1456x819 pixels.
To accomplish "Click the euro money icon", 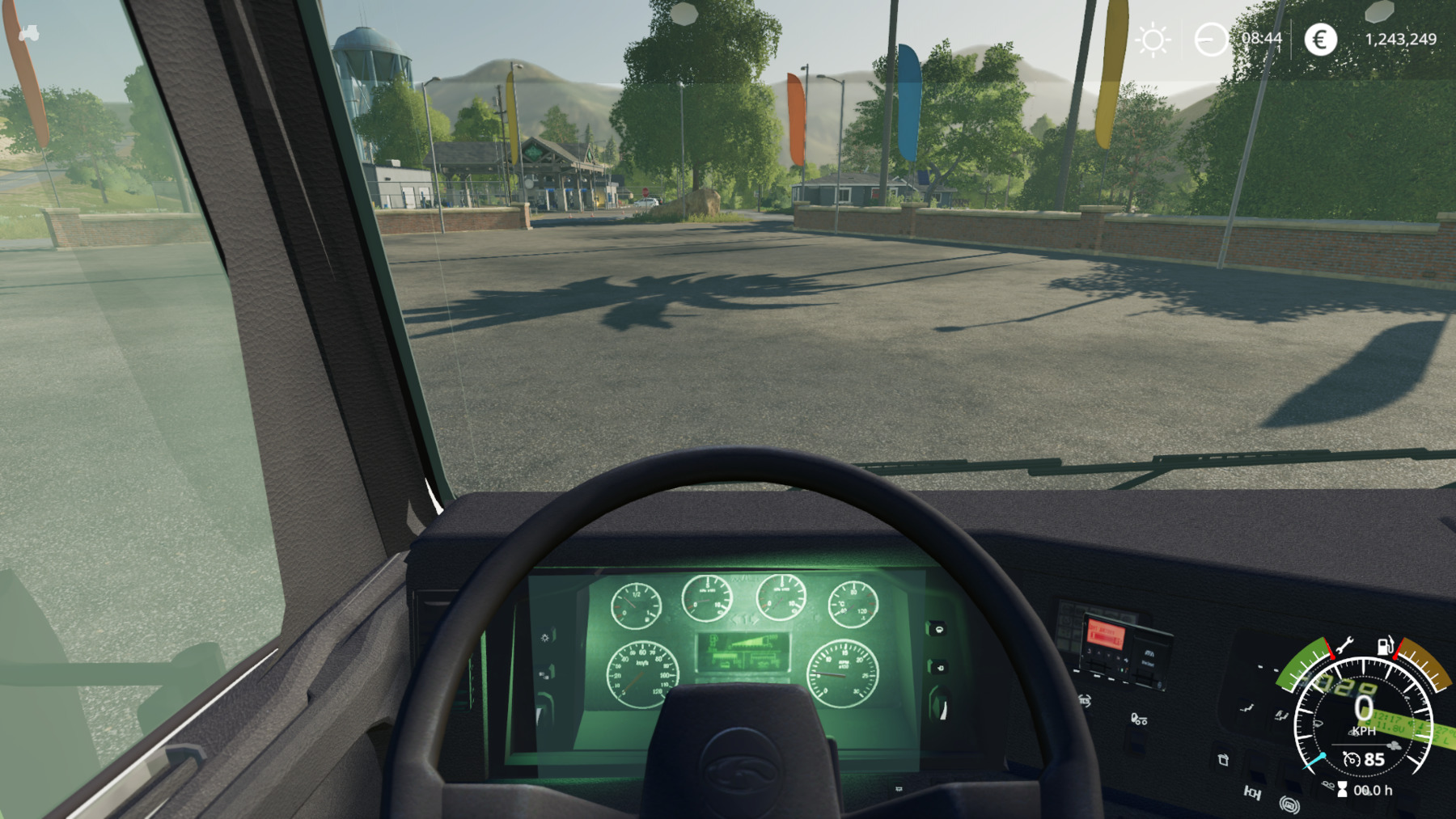I will coord(1320,40).
